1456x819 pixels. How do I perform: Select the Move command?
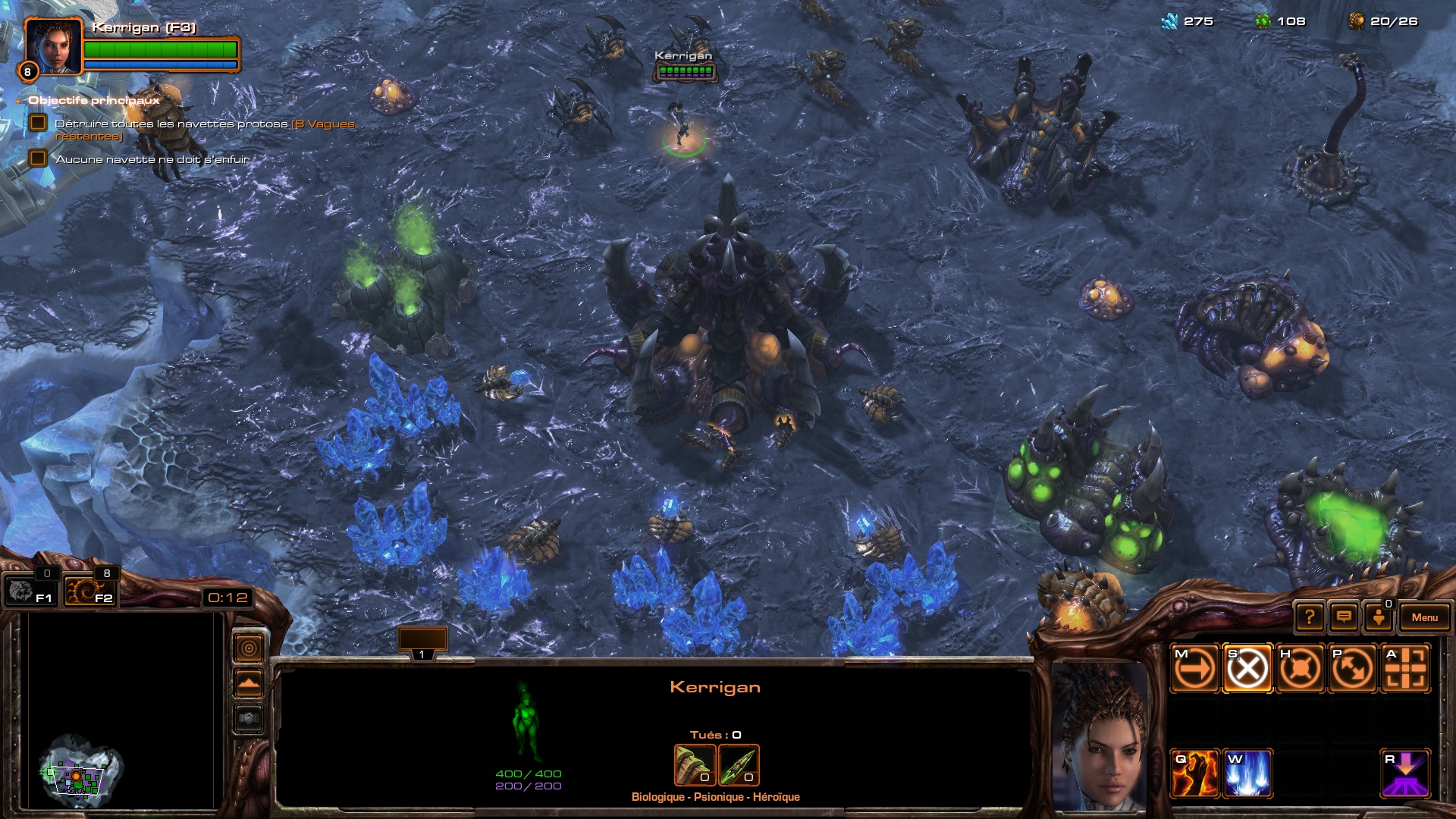[1194, 669]
